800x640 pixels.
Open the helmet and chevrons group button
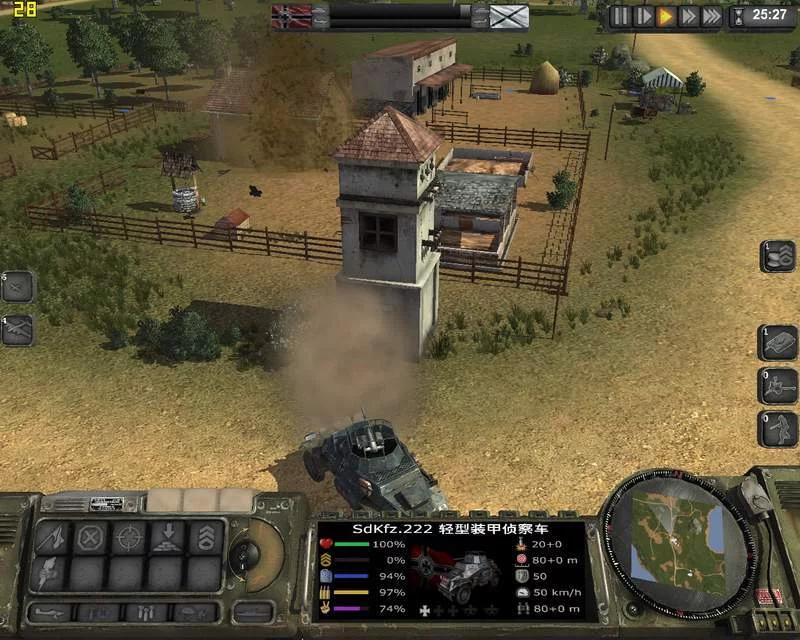tap(777, 256)
